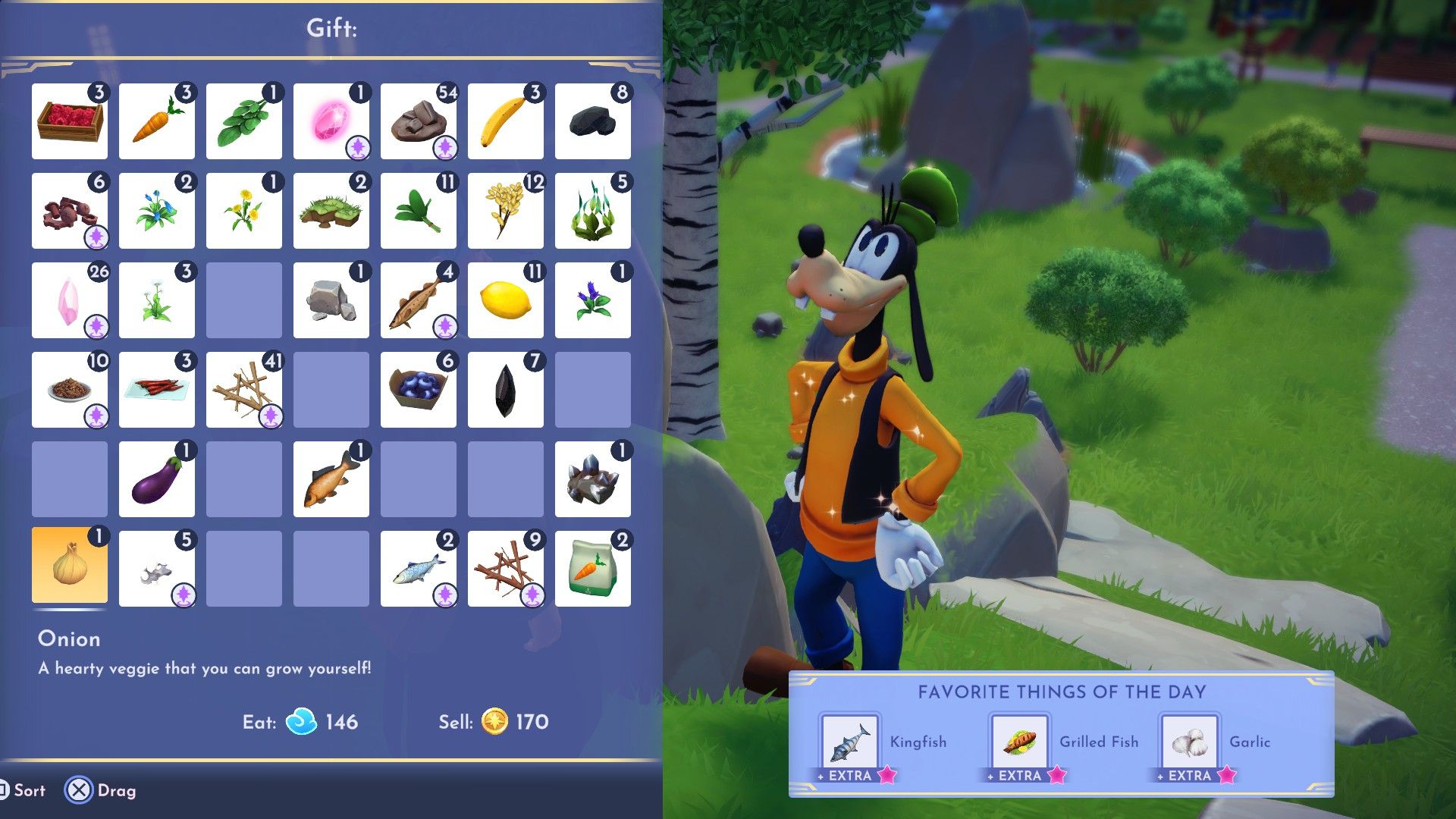
Task: Pick the Banana from the inventory
Action: [505, 121]
